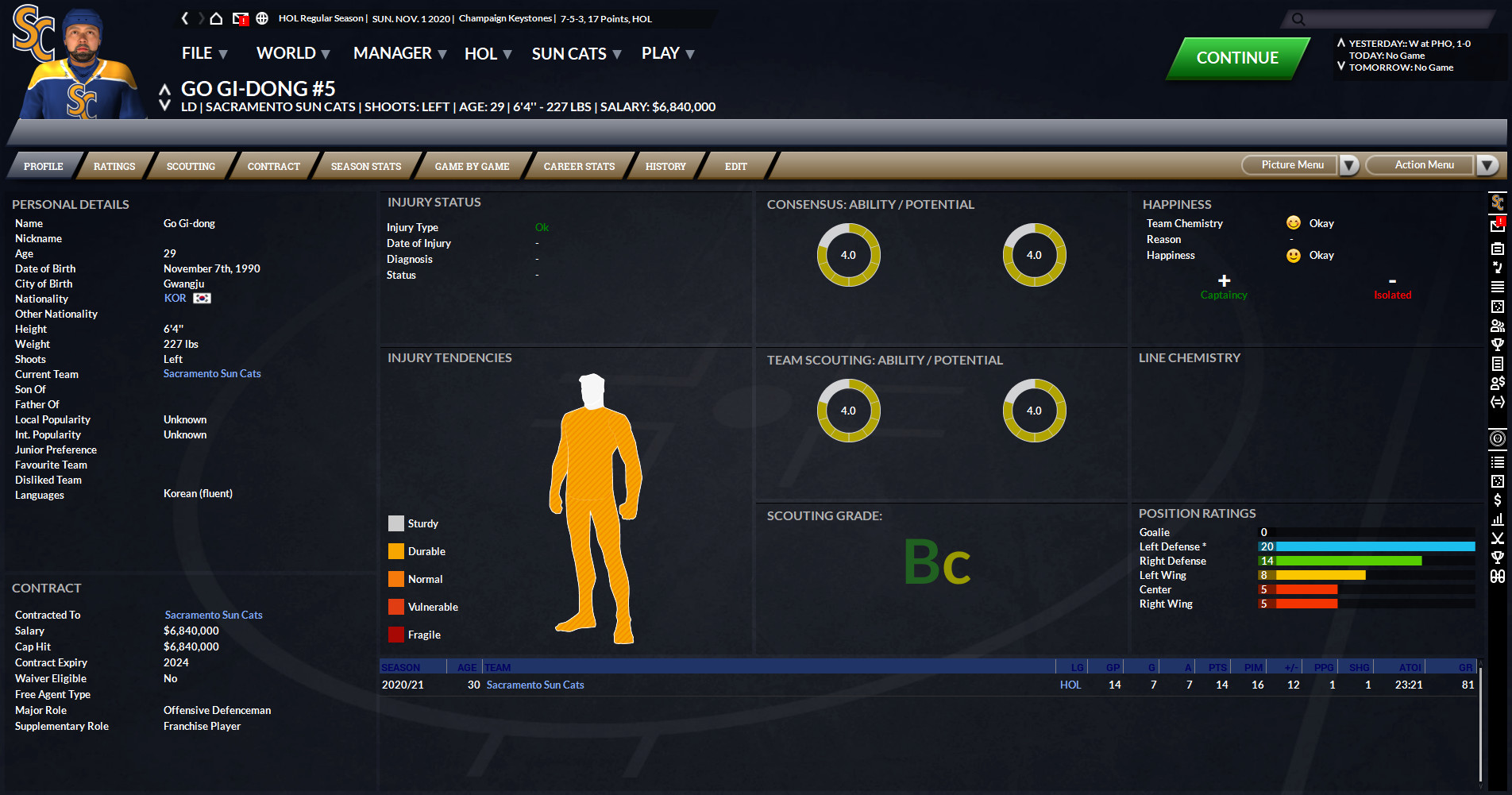Expand the Picture Menu dropdown
The image size is (1512, 795).
(x=1349, y=165)
